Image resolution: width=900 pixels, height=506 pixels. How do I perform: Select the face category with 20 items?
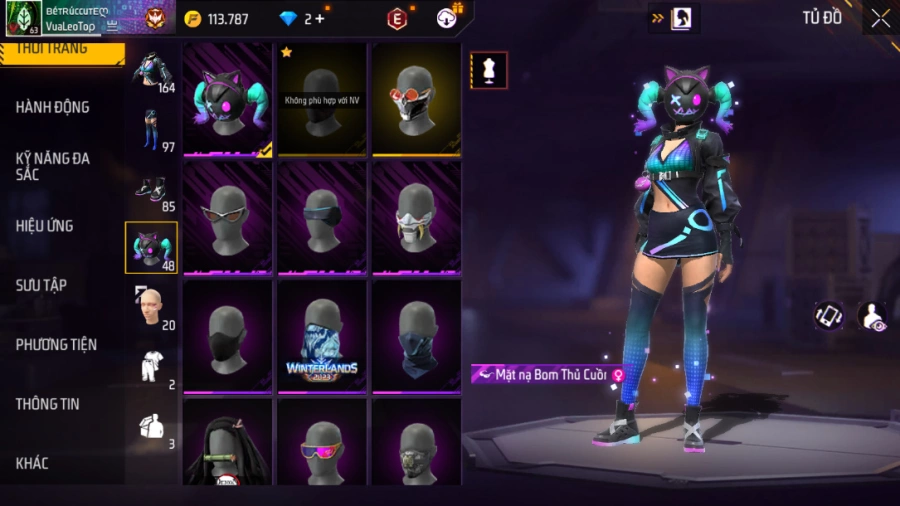point(152,308)
